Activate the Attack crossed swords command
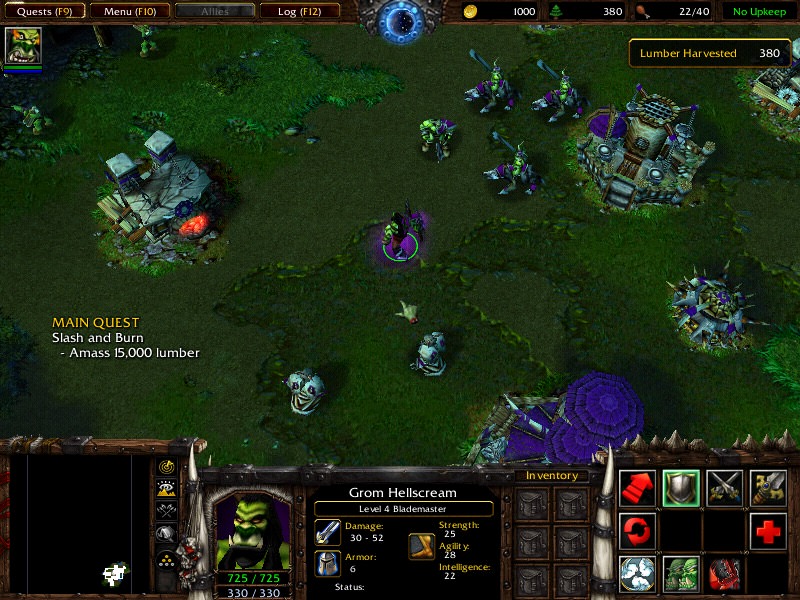 click(x=725, y=487)
